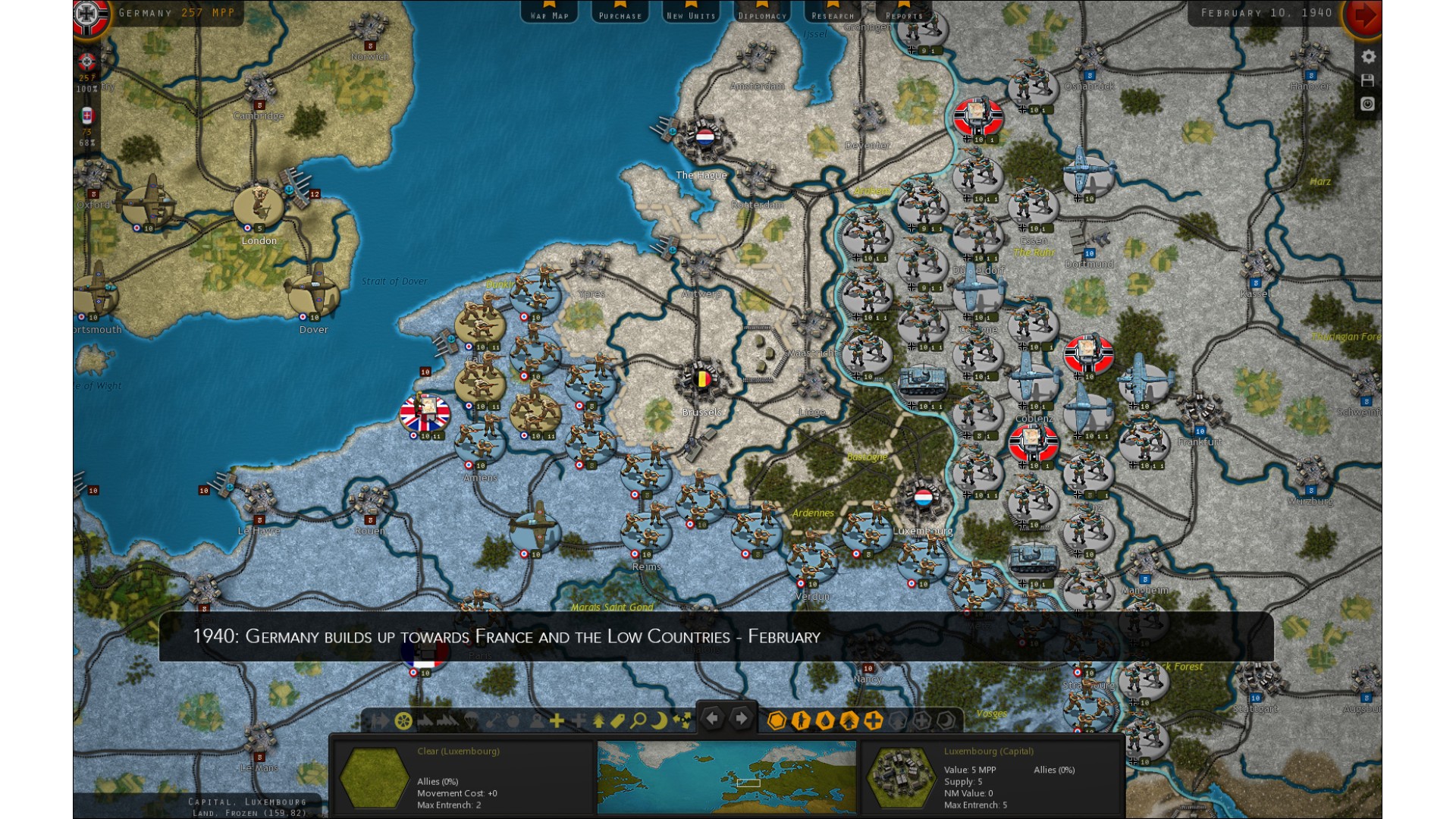Toggle the orange soldier silhouette overlay
The height and width of the screenshot is (819, 1456).
801,720
